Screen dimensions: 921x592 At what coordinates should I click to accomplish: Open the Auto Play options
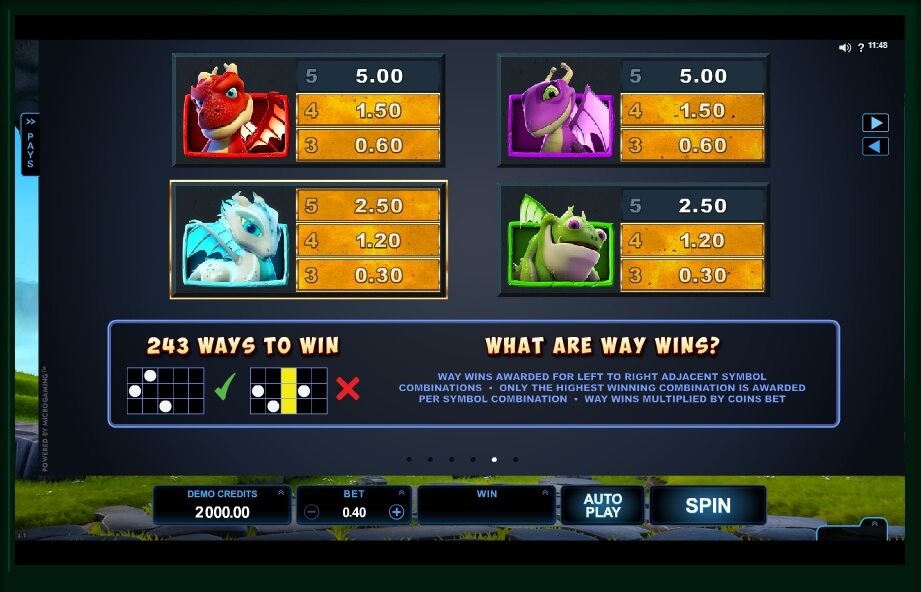click(602, 506)
